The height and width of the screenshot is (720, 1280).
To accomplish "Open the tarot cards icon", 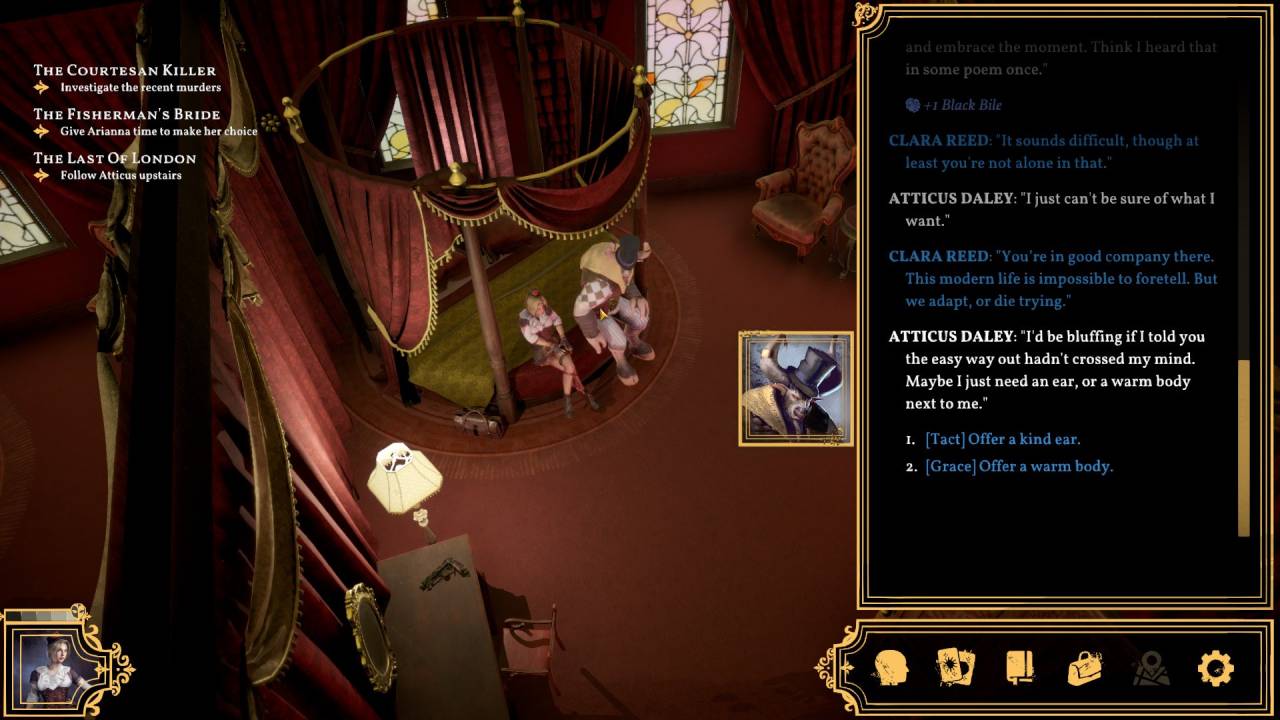I will 955,667.
